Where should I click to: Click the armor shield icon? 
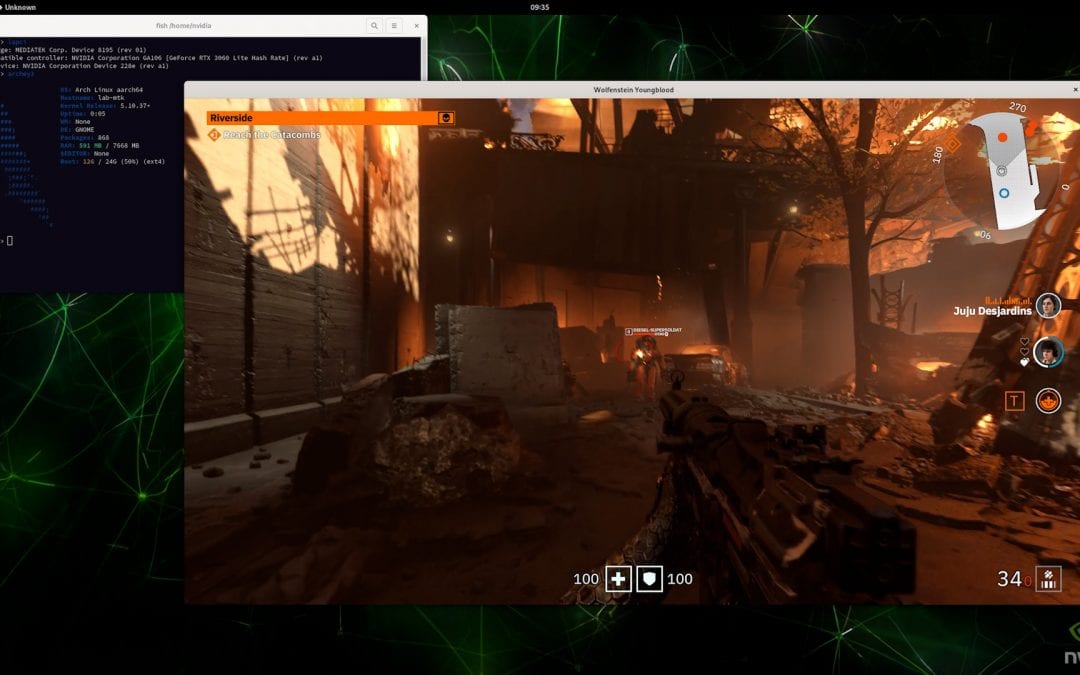click(x=650, y=579)
